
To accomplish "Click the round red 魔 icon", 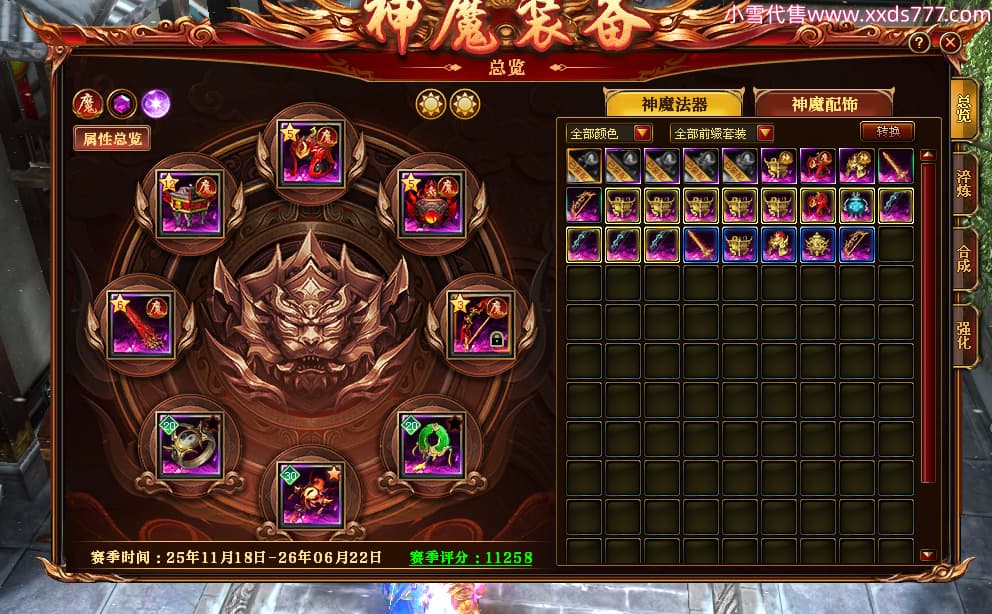I will click(x=87, y=103).
